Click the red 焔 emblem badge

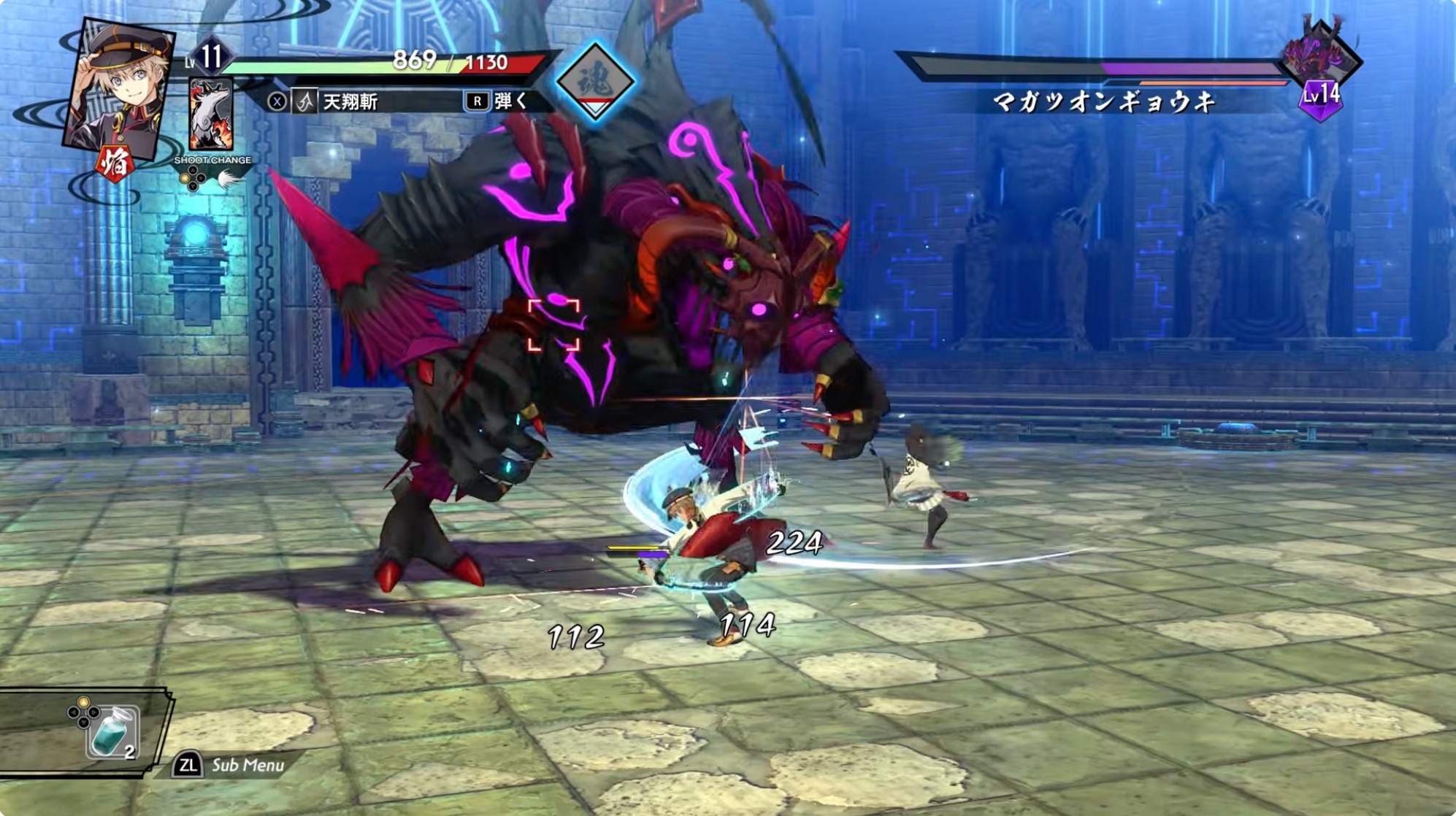tap(115, 164)
